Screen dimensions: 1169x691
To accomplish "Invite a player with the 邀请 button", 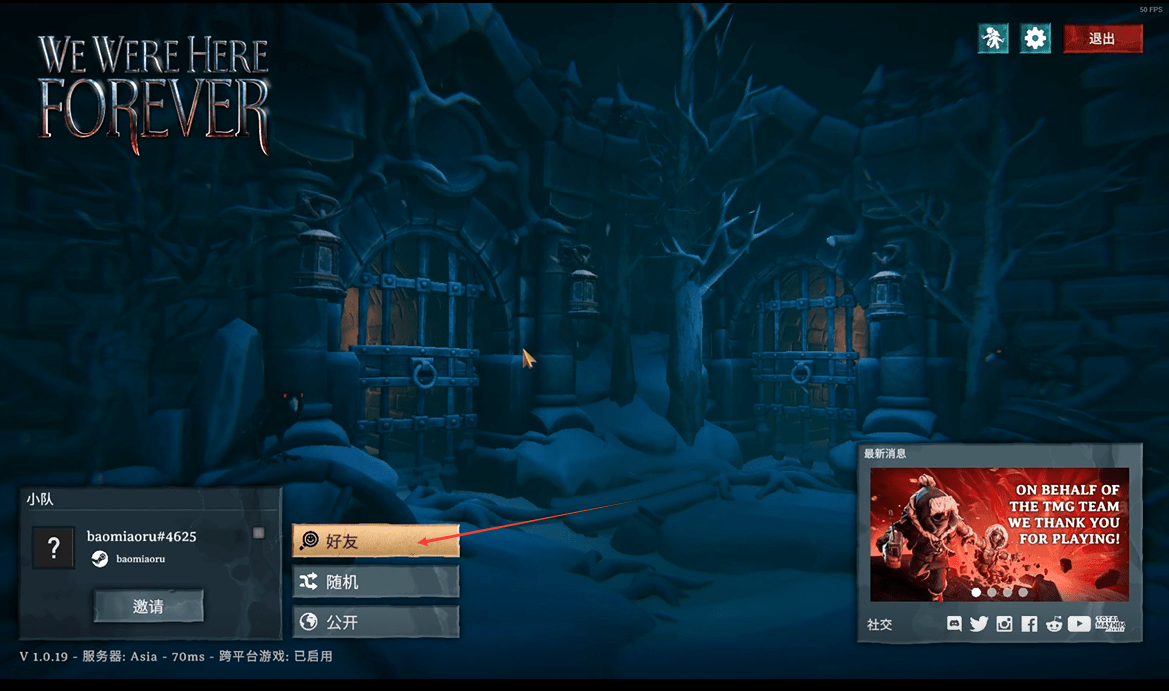I will (x=149, y=606).
